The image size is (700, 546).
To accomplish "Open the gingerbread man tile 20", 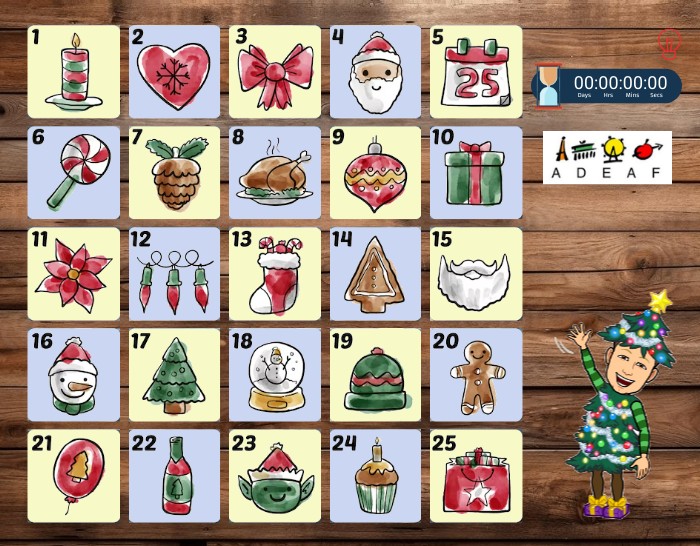I will click(476, 375).
